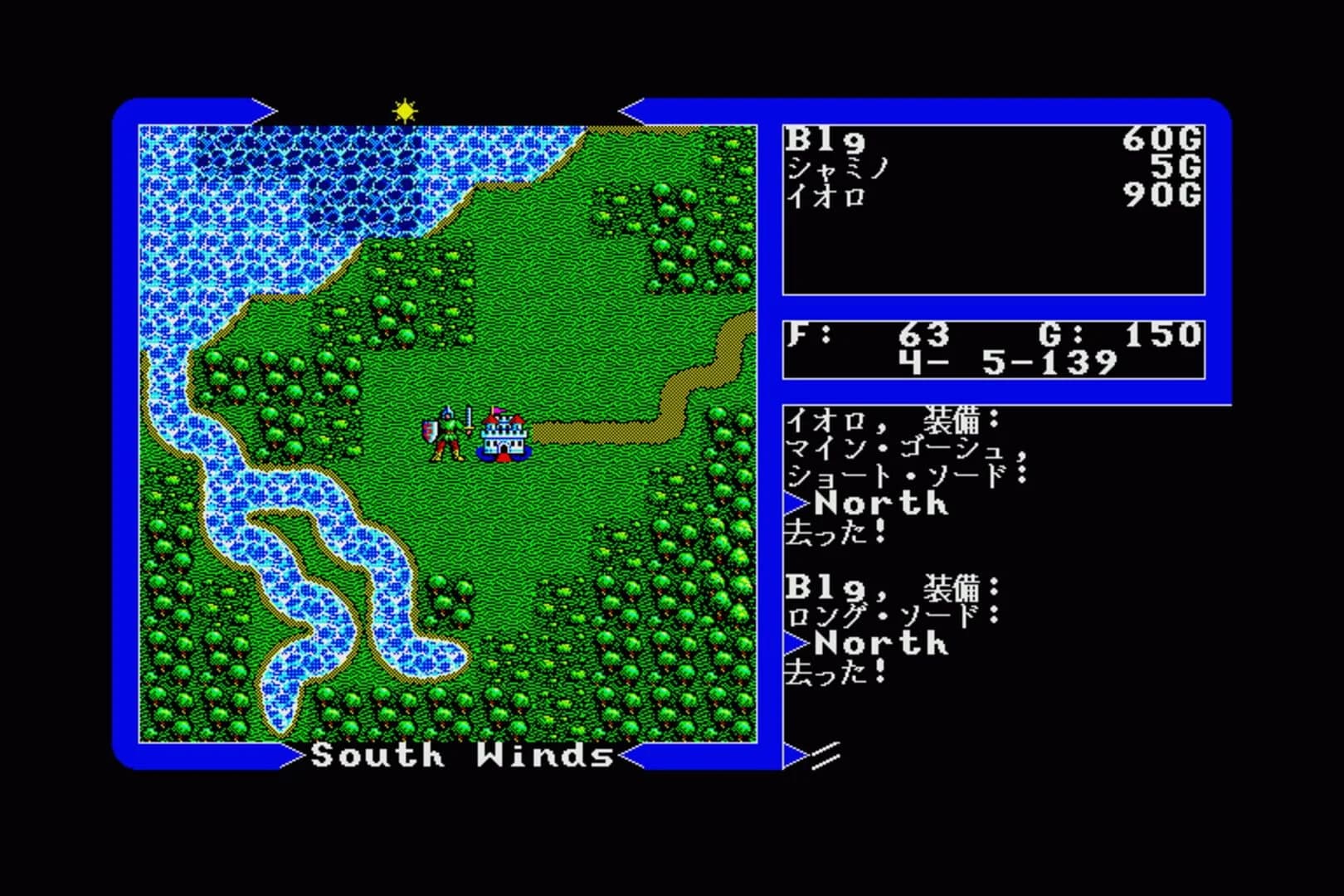Click the North direction text in the log
The width and height of the screenshot is (1344, 896).
[x=879, y=504]
